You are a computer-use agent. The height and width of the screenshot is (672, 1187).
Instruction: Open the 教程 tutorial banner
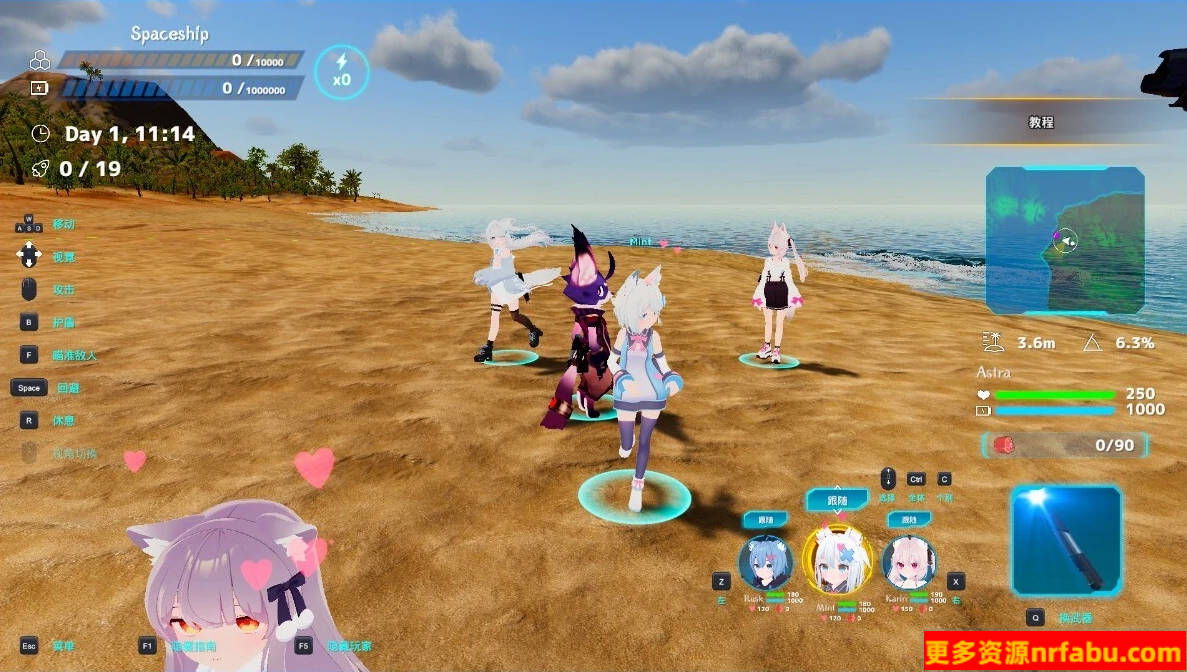[x=1041, y=122]
